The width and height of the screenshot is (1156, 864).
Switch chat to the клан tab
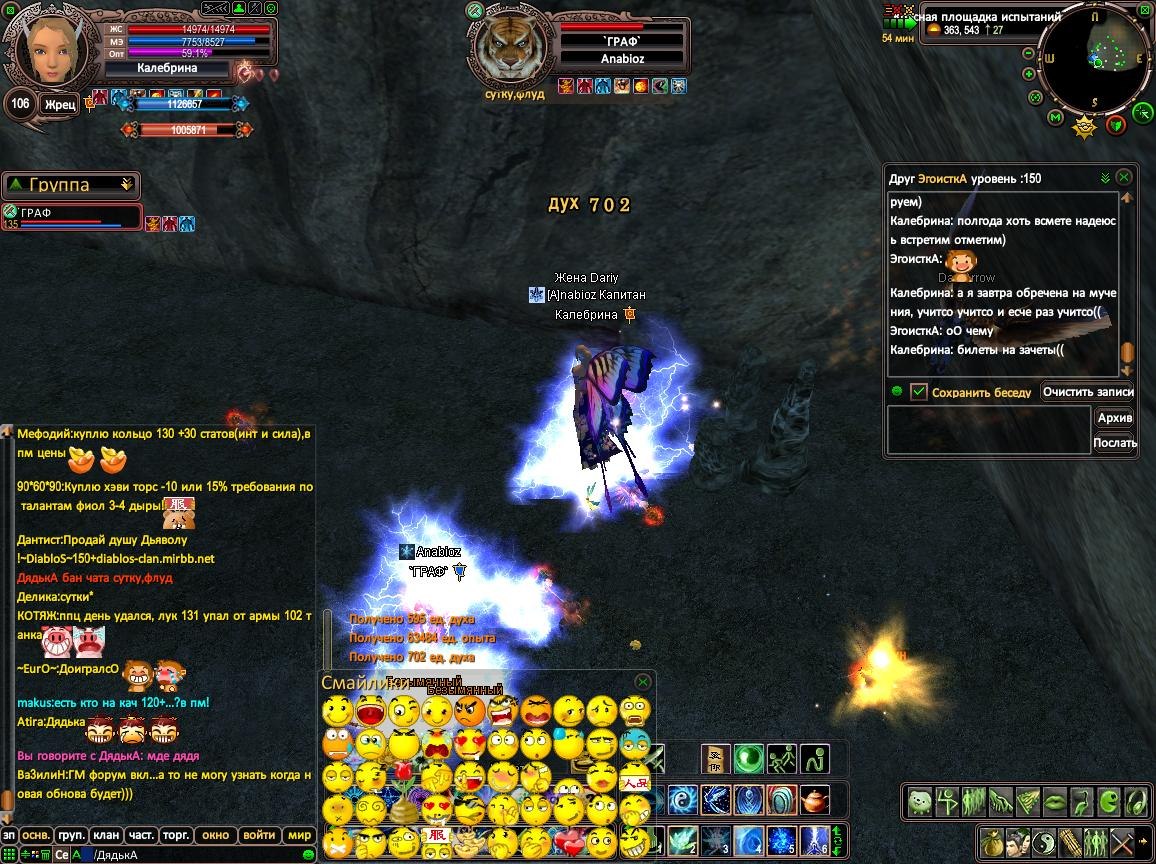pyautogui.click(x=105, y=835)
